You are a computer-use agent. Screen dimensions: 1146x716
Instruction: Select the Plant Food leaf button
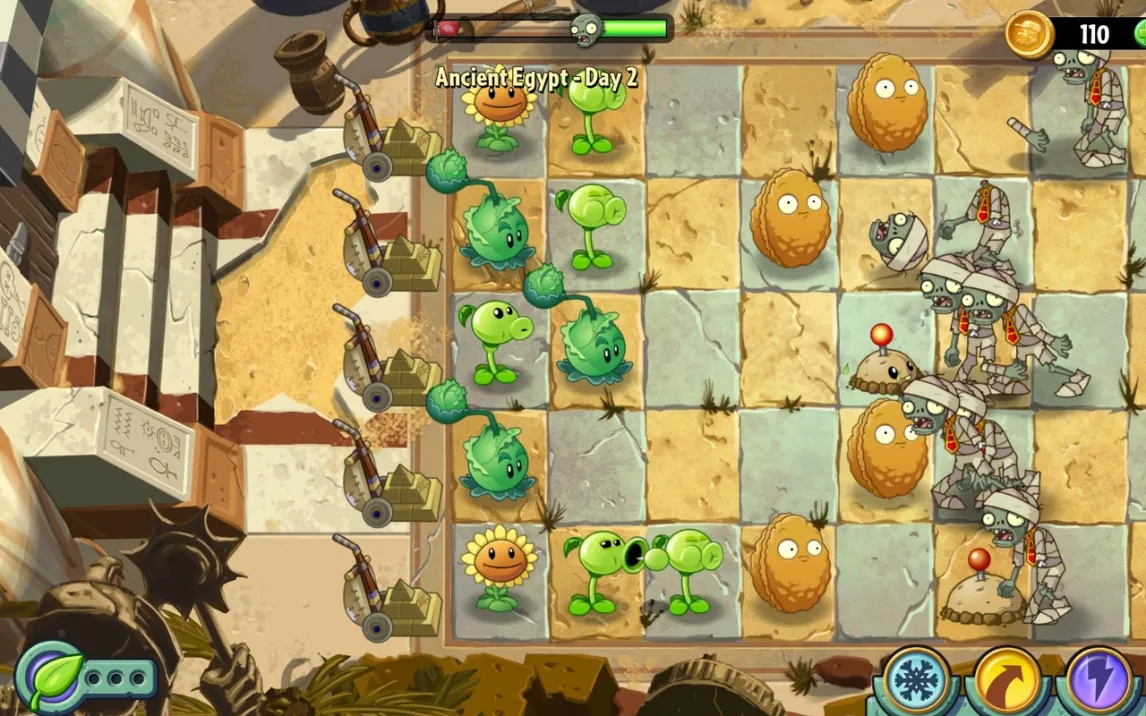50,677
